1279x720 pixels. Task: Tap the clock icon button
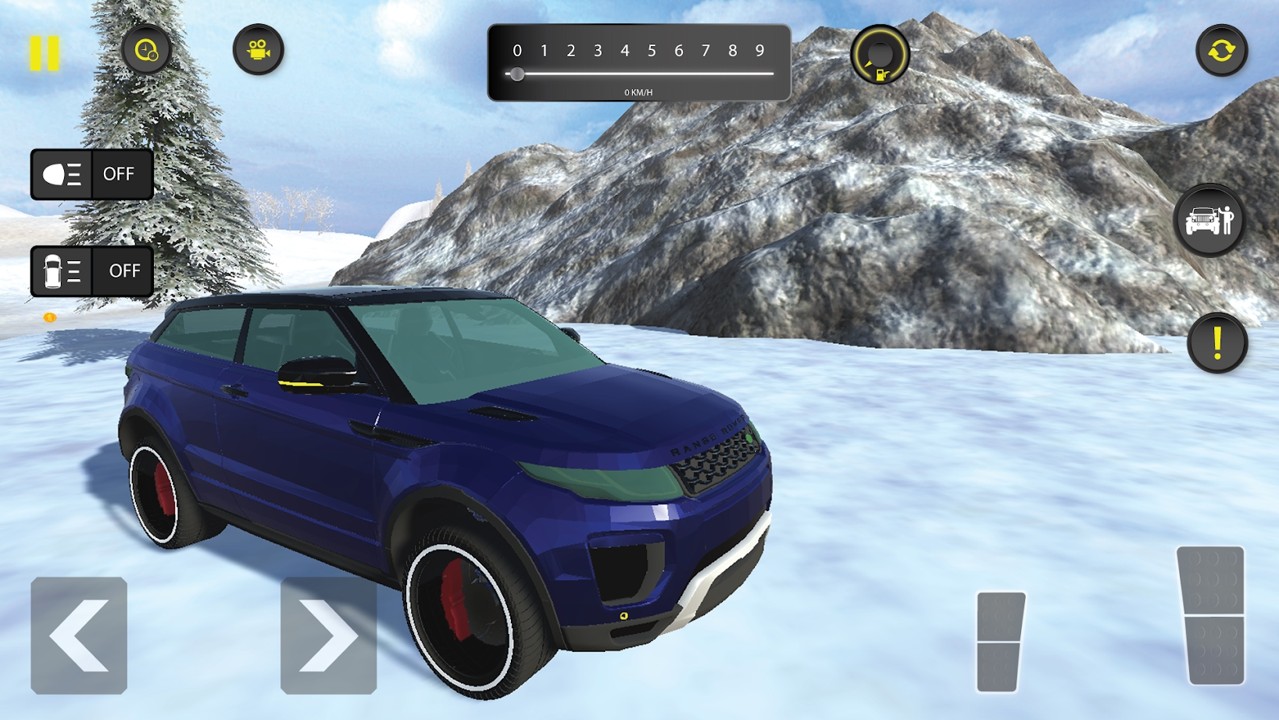pyautogui.click(x=146, y=49)
